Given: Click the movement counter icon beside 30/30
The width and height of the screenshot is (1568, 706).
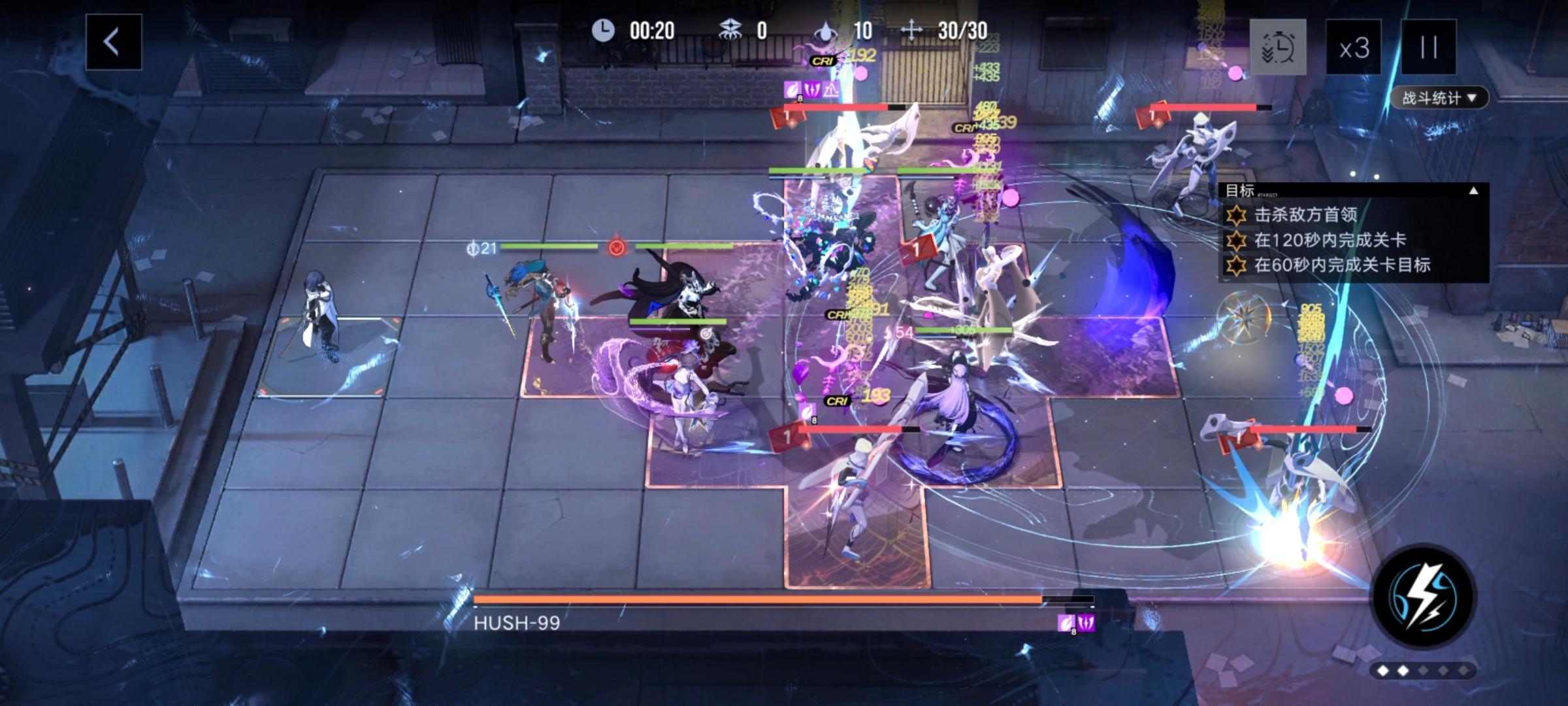Looking at the screenshot, I should (911, 30).
